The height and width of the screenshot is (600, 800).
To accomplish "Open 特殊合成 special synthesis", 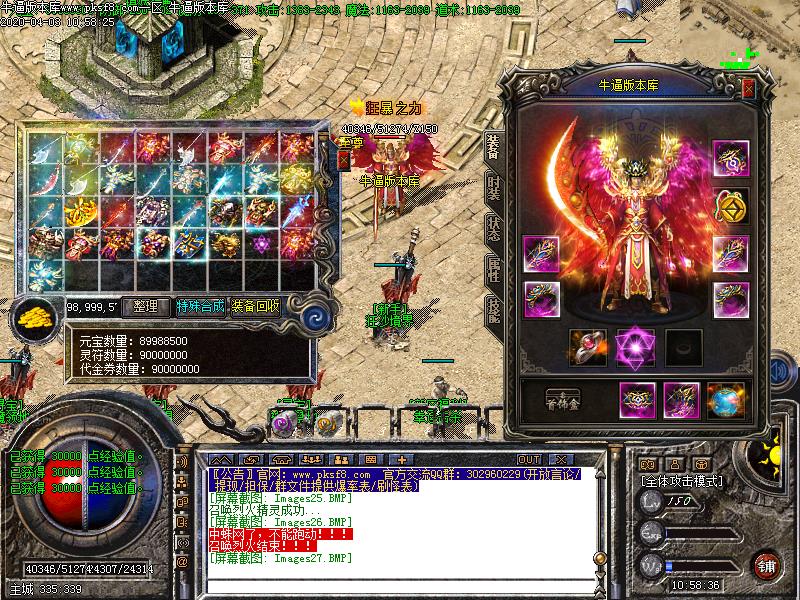I will [x=201, y=307].
